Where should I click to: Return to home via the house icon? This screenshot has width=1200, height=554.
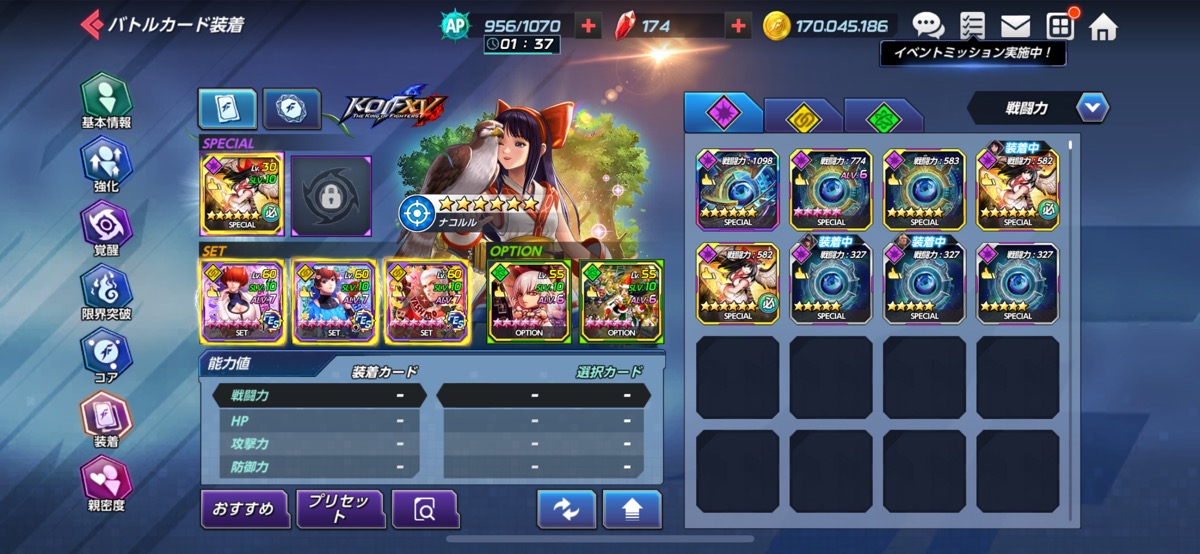(1103, 26)
